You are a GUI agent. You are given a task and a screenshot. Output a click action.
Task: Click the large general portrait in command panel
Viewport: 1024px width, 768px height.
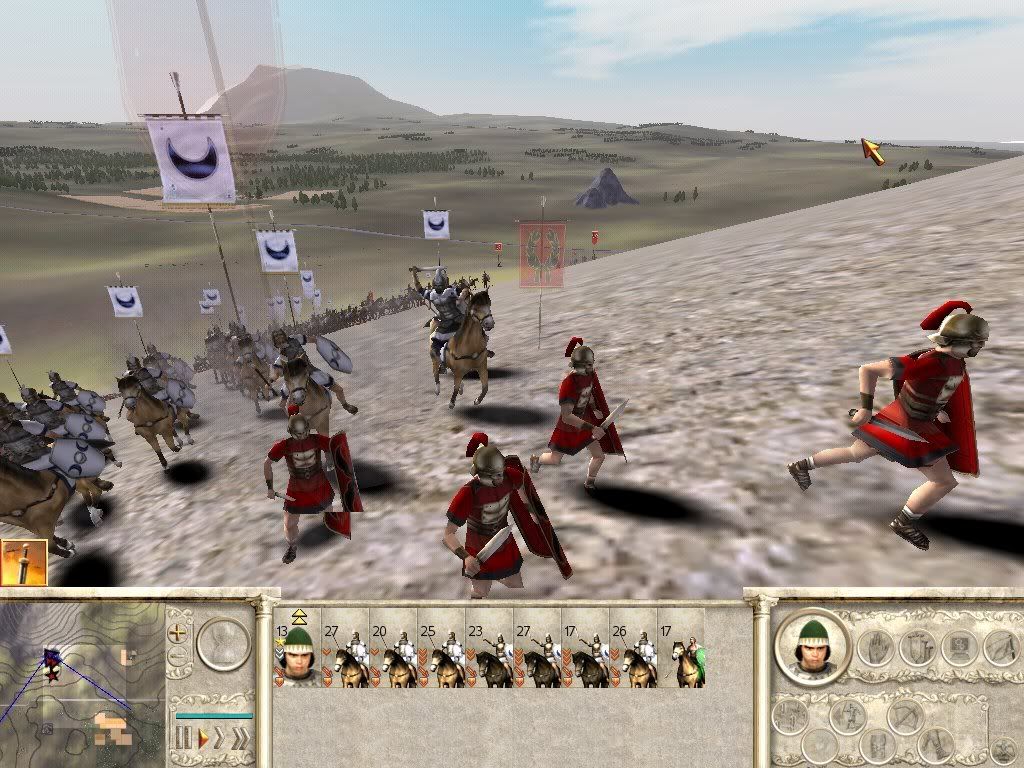pyautogui.click(x=812, y=647)
